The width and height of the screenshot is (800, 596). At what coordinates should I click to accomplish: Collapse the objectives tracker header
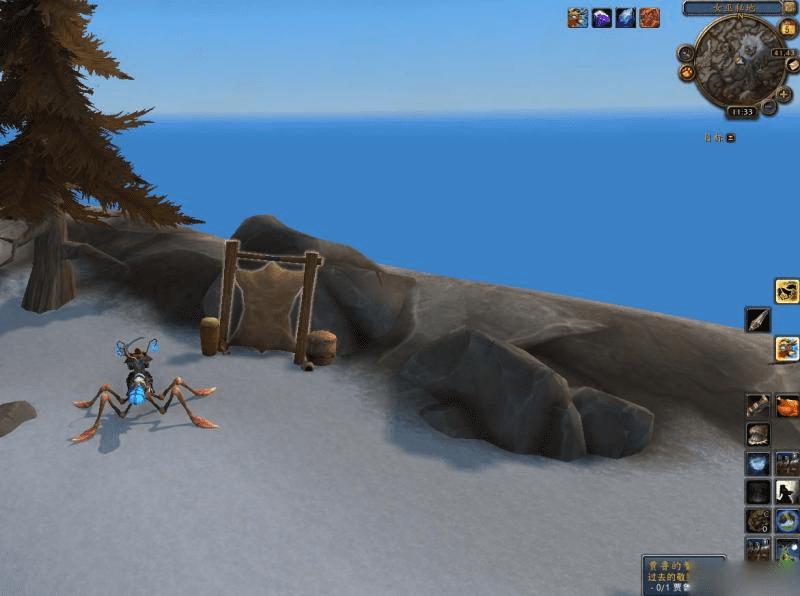coord(731,137)
